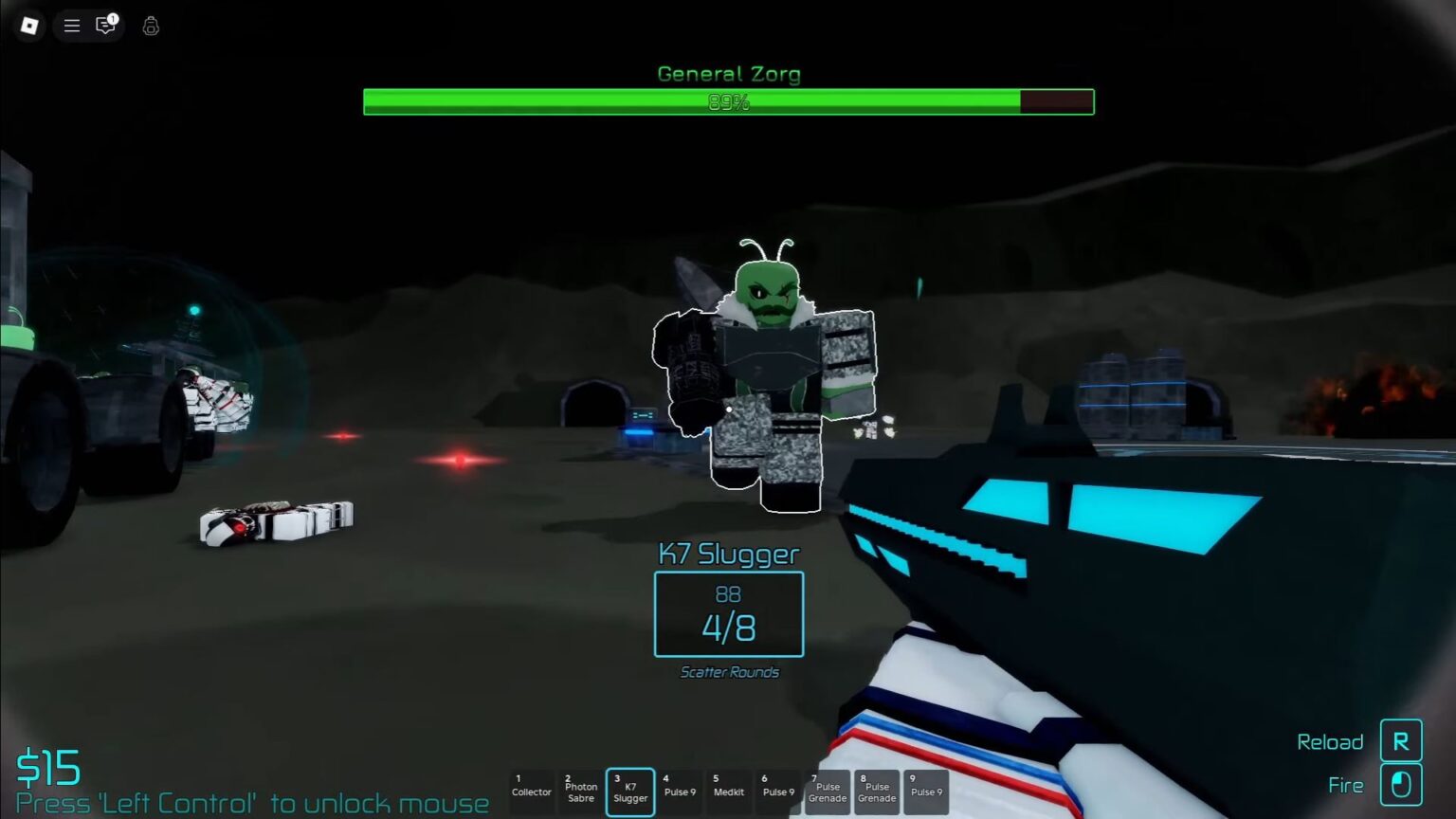Image resolution: width=1456 pixels, height=819 pixels.
Task: Open the backpack inventory icon
Action: [150, 27]
